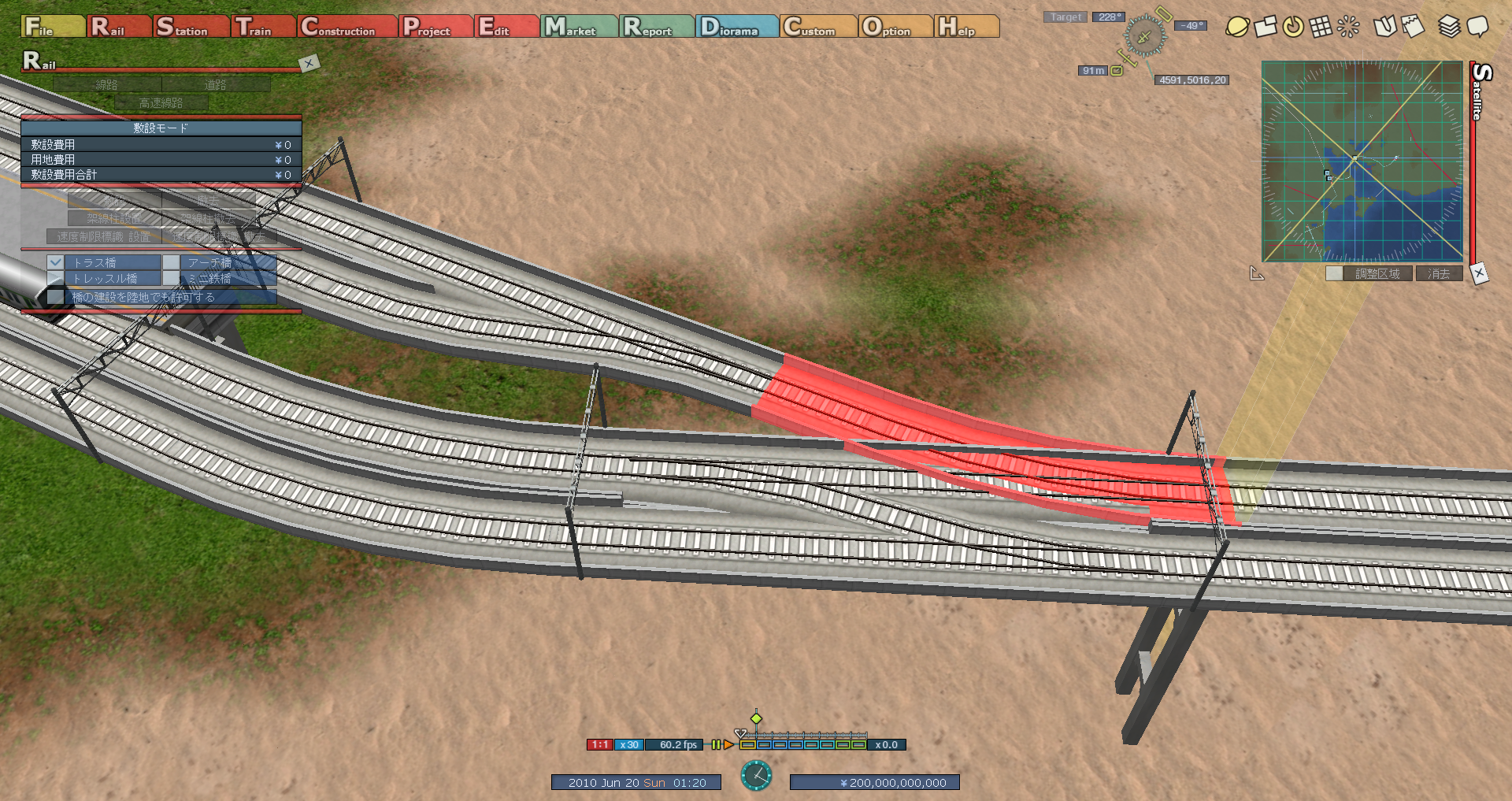Click the 消去 button under the minimap

pos(1439,273)
